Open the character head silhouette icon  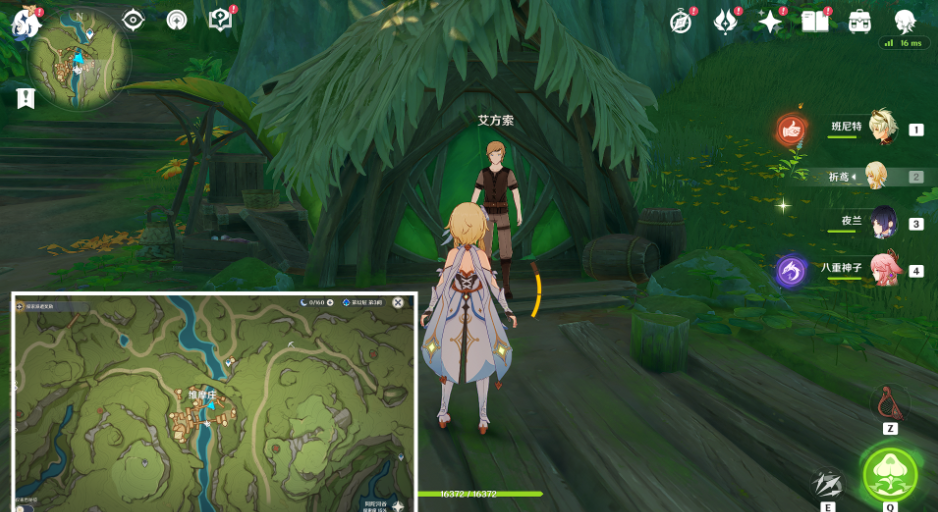(x=904, y=22)
